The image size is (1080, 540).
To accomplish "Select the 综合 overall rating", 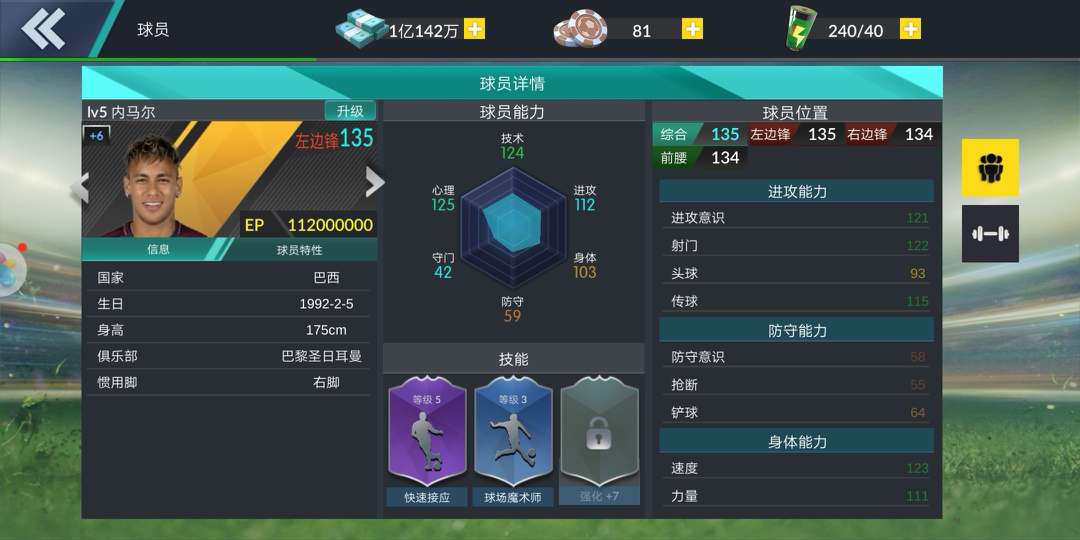I will 698,134.
